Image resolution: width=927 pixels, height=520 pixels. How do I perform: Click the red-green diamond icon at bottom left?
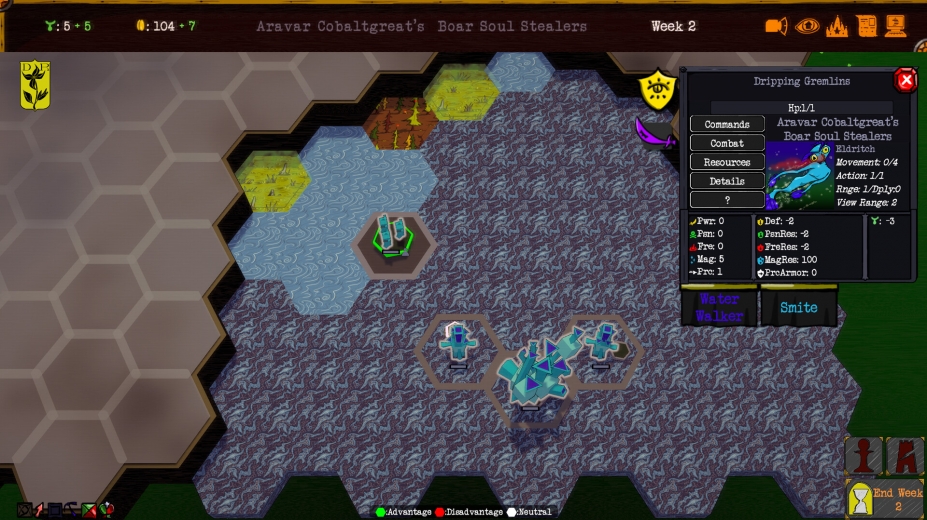89,510
